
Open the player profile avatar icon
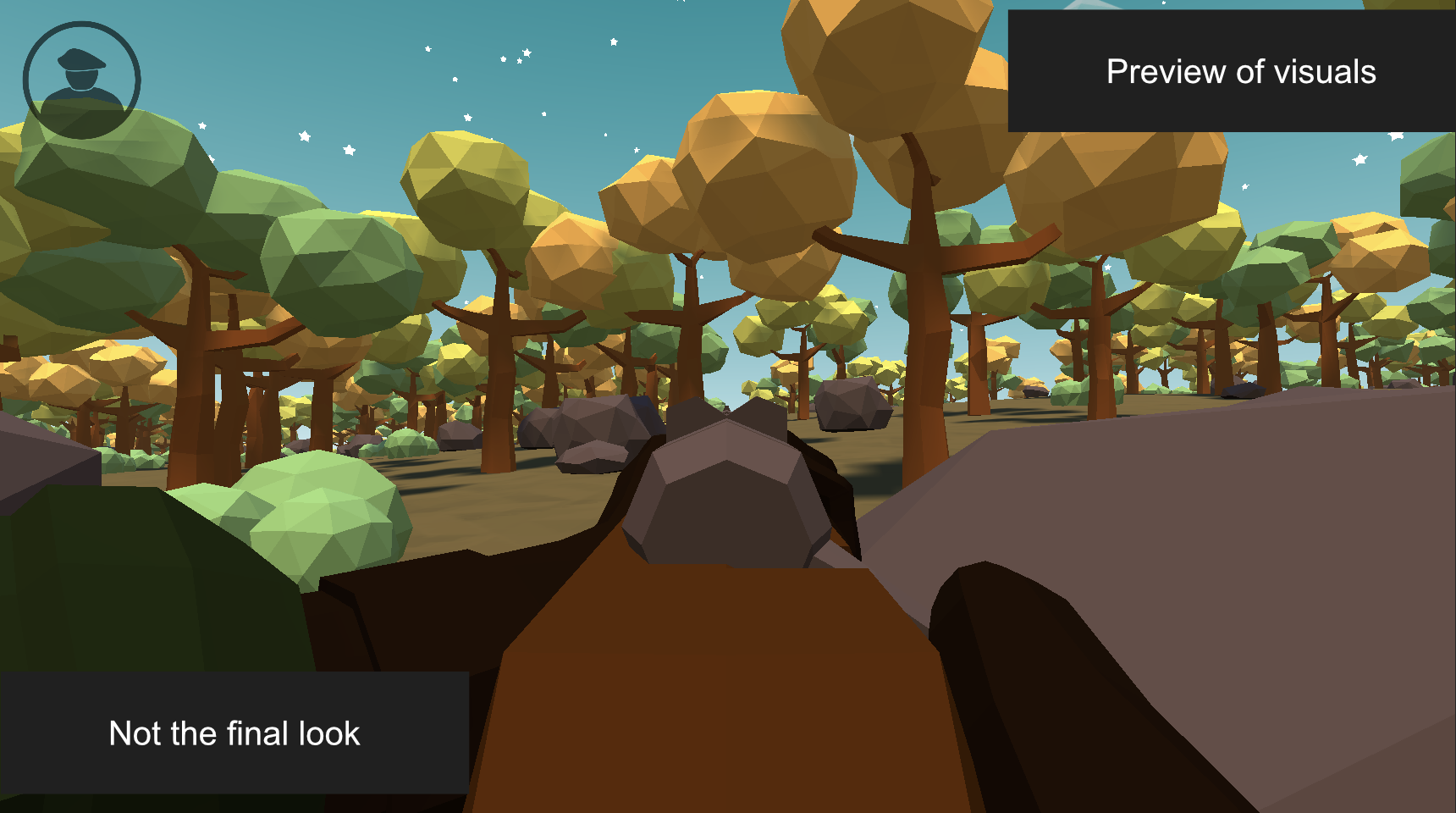coord(82,78)
